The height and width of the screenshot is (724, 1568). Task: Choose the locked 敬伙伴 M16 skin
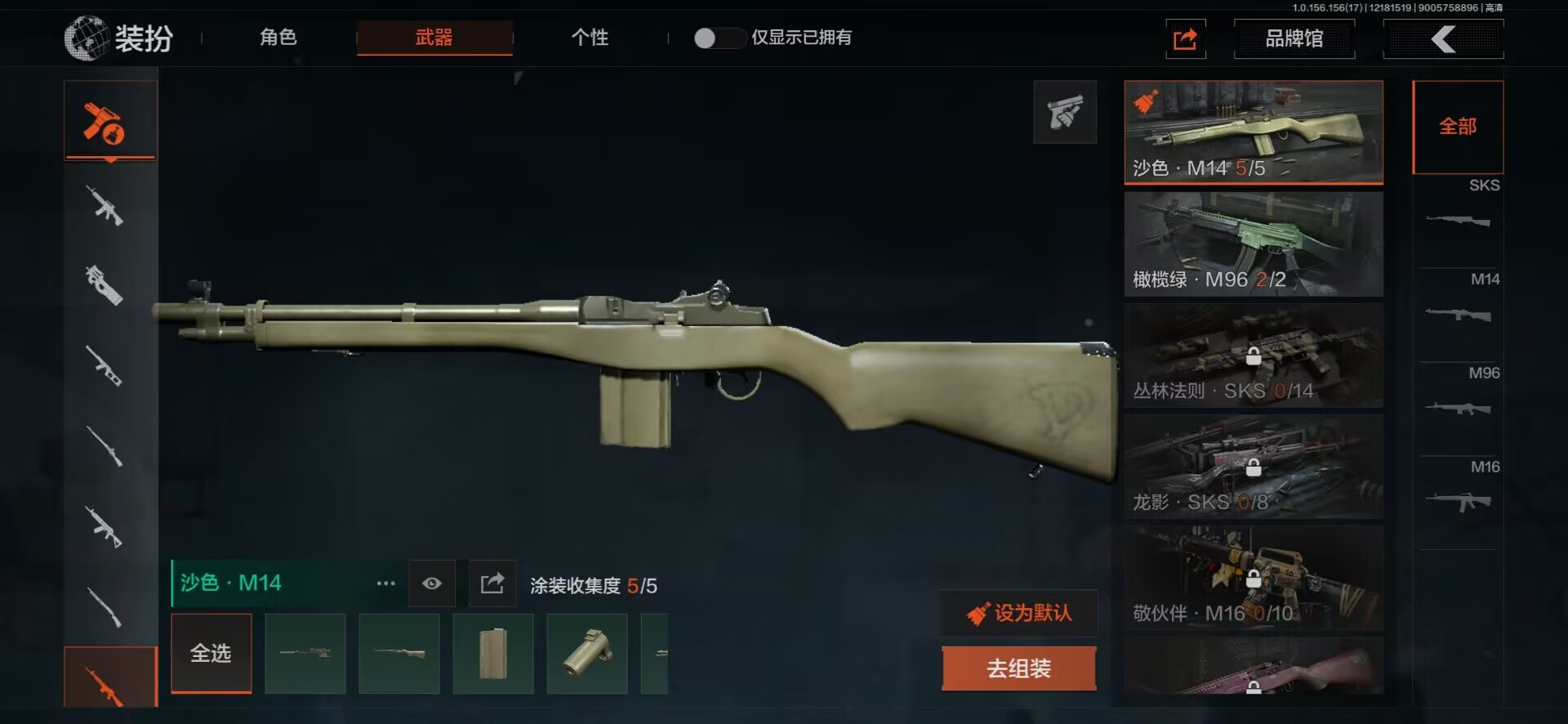(1253, 578)
